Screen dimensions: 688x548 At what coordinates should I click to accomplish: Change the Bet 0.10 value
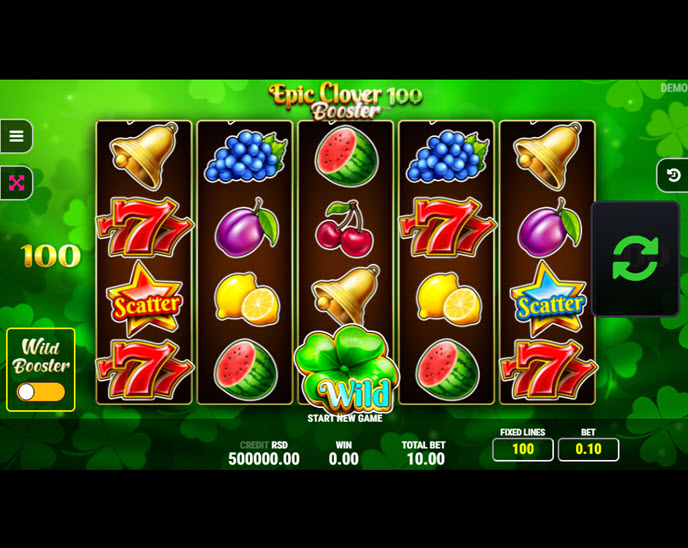pyautogui.click(x=588, y=450)
